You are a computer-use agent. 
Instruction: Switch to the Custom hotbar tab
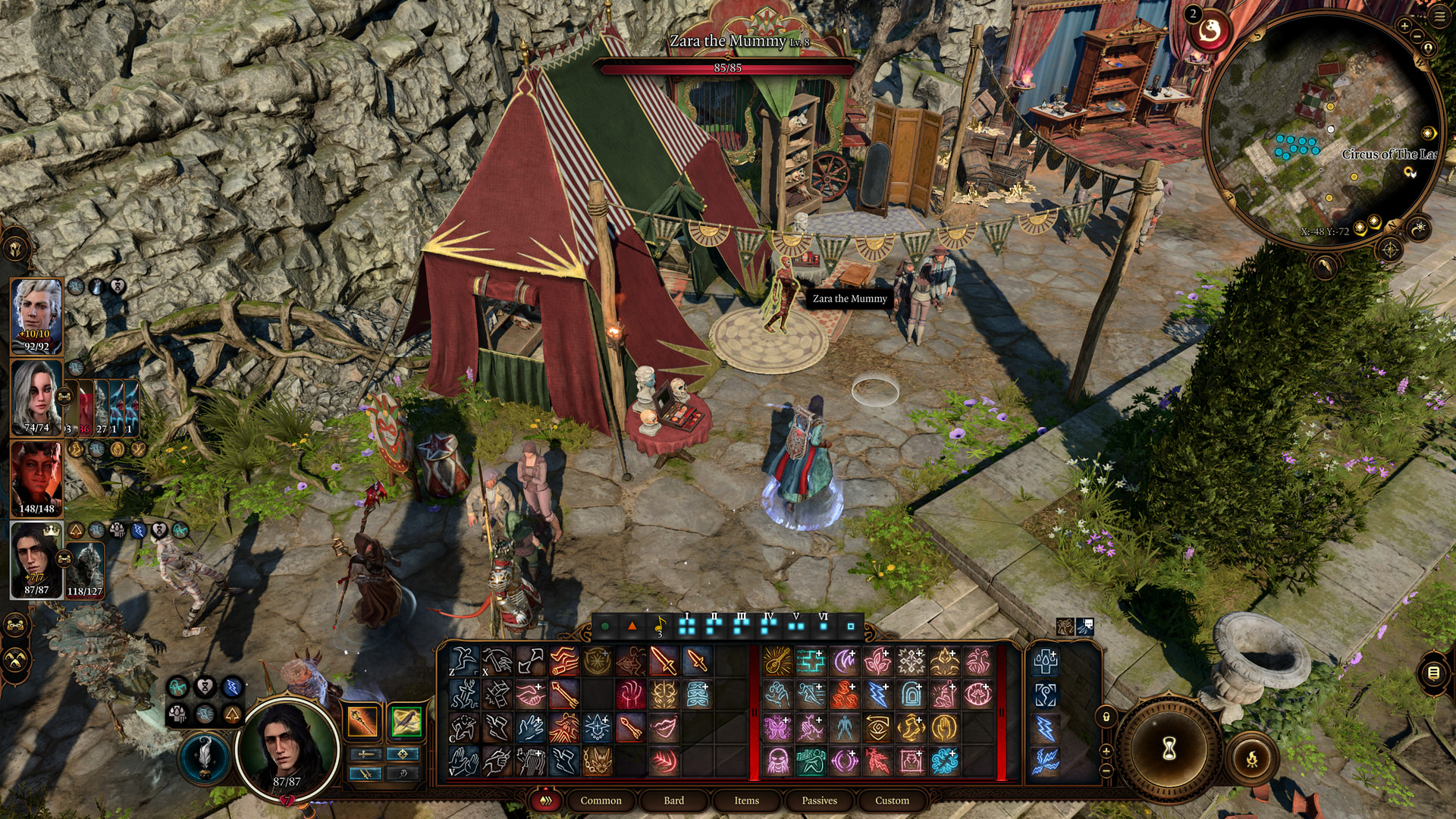tap(892, 800)
